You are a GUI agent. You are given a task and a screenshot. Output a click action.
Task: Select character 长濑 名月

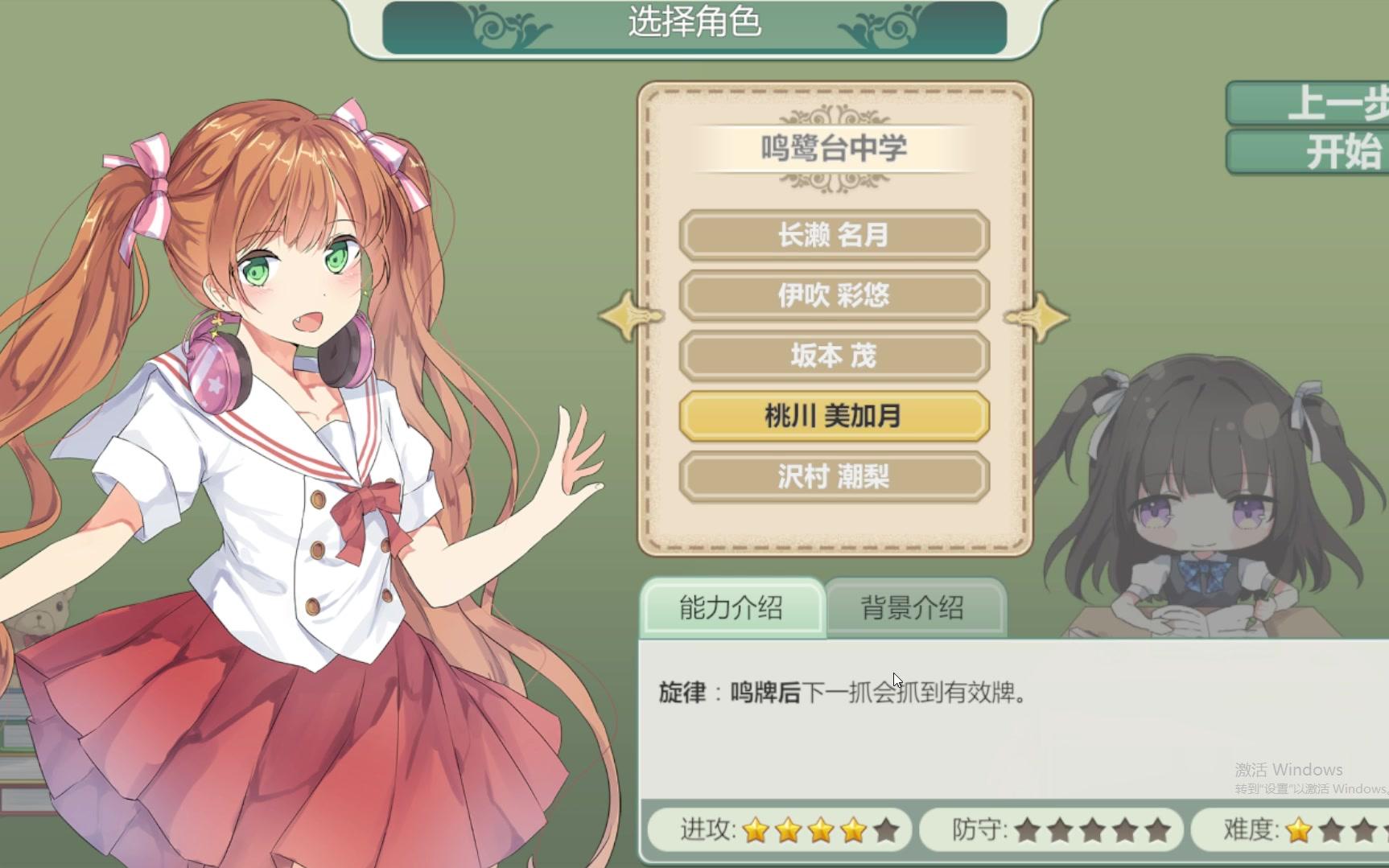point(835,236)
